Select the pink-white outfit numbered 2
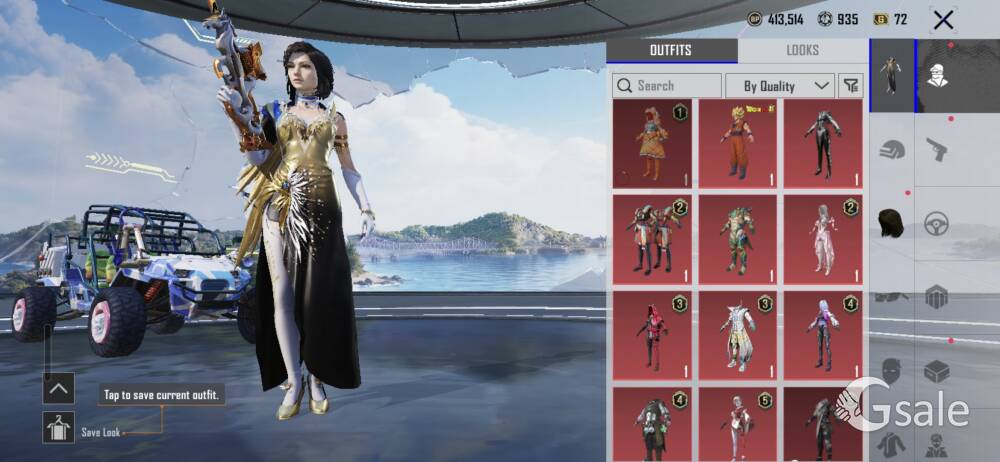The width and height of the screenshot is (1000, 462). (823, 239)
